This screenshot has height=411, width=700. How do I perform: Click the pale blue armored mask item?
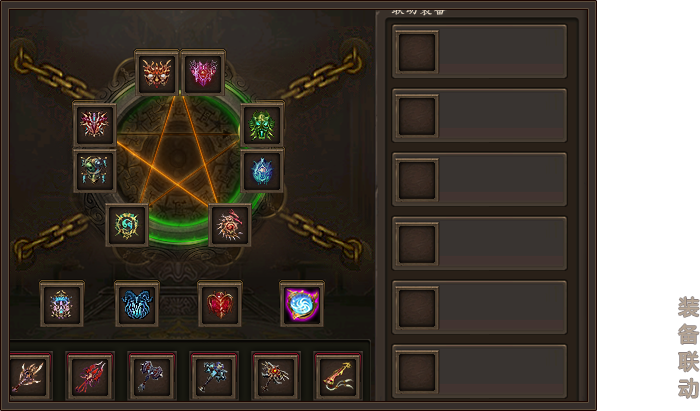[x=62, y=304]
